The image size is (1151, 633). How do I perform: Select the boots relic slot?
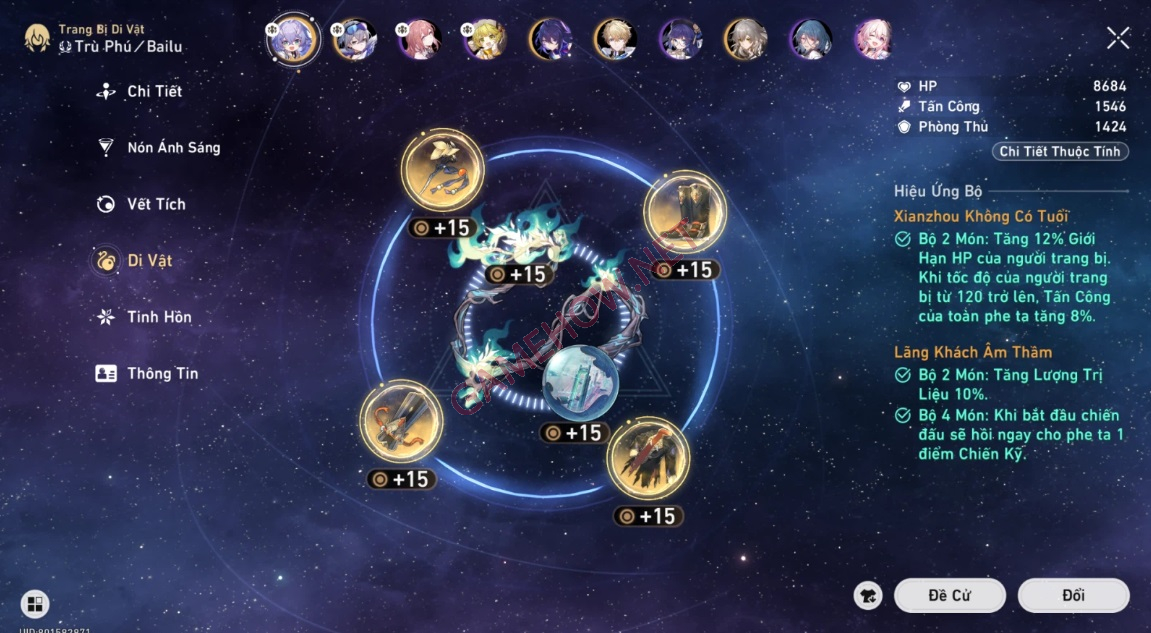click(684, 211)
